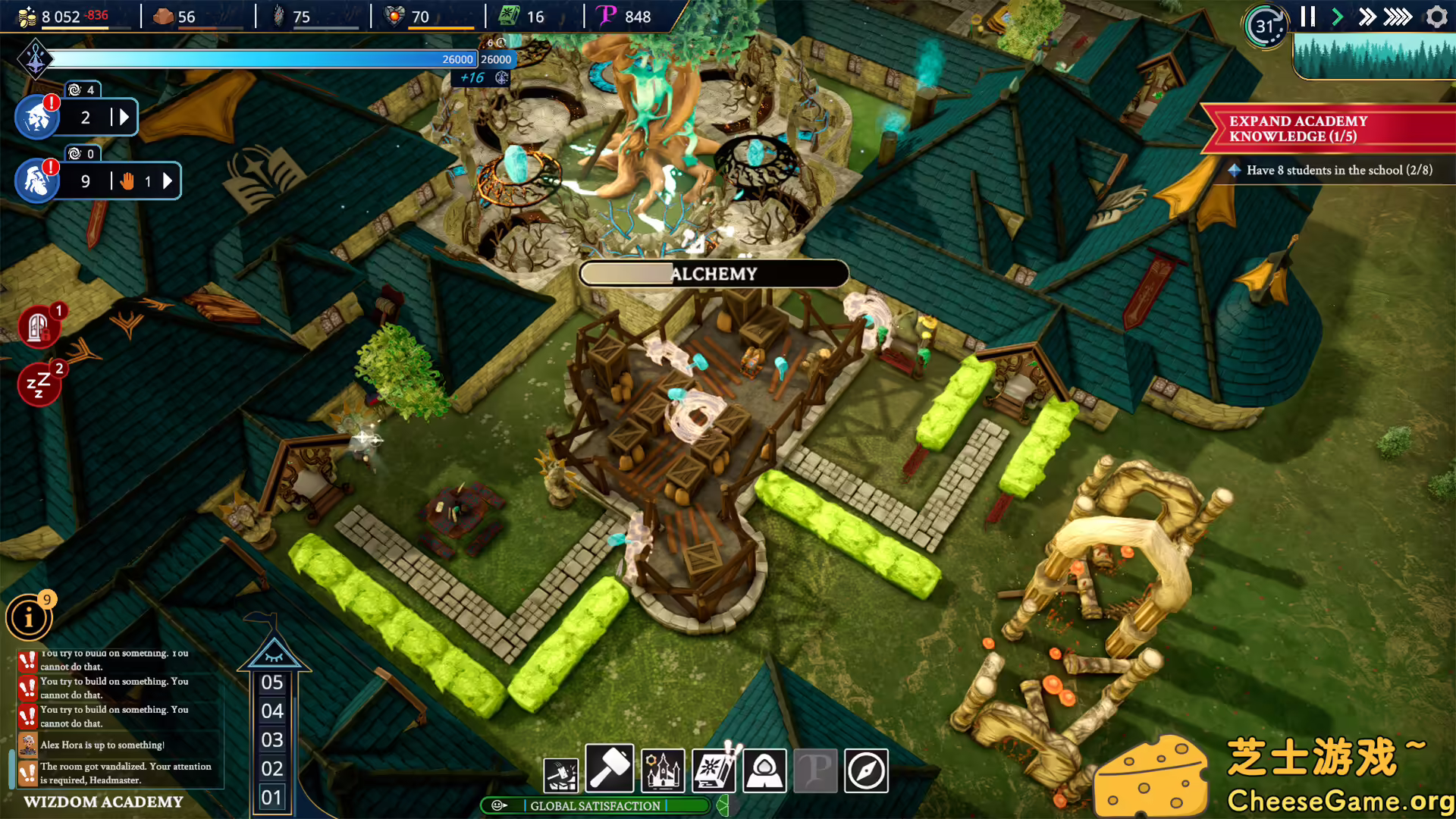
Task: Open exploration via the compass icon
Action: point(866,770)
